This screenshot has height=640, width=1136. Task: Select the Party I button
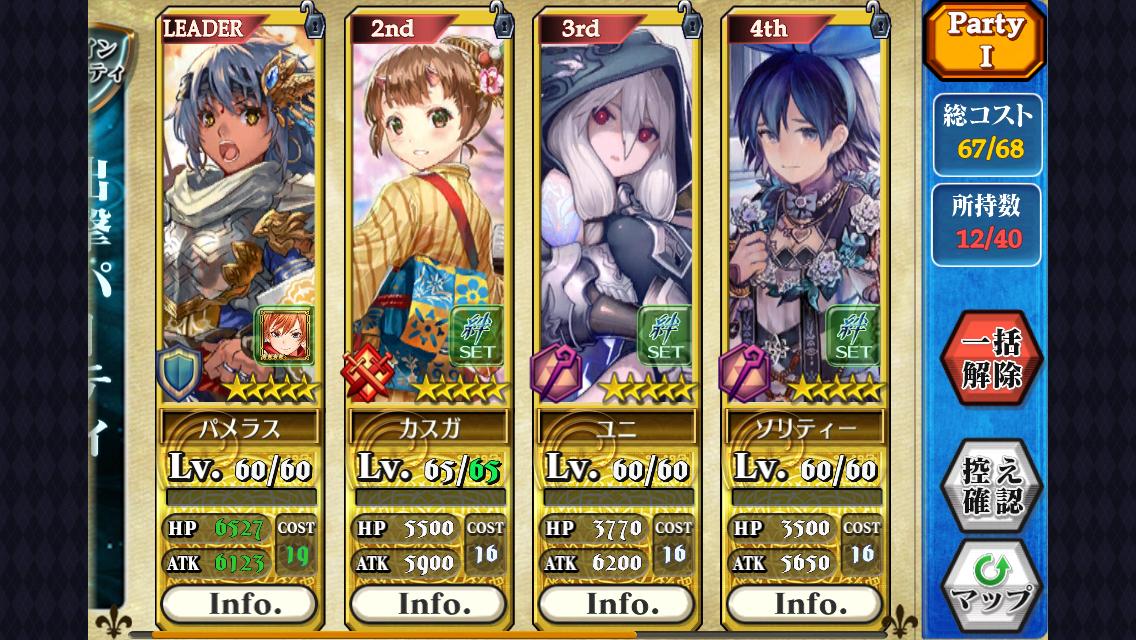(985, 41)
